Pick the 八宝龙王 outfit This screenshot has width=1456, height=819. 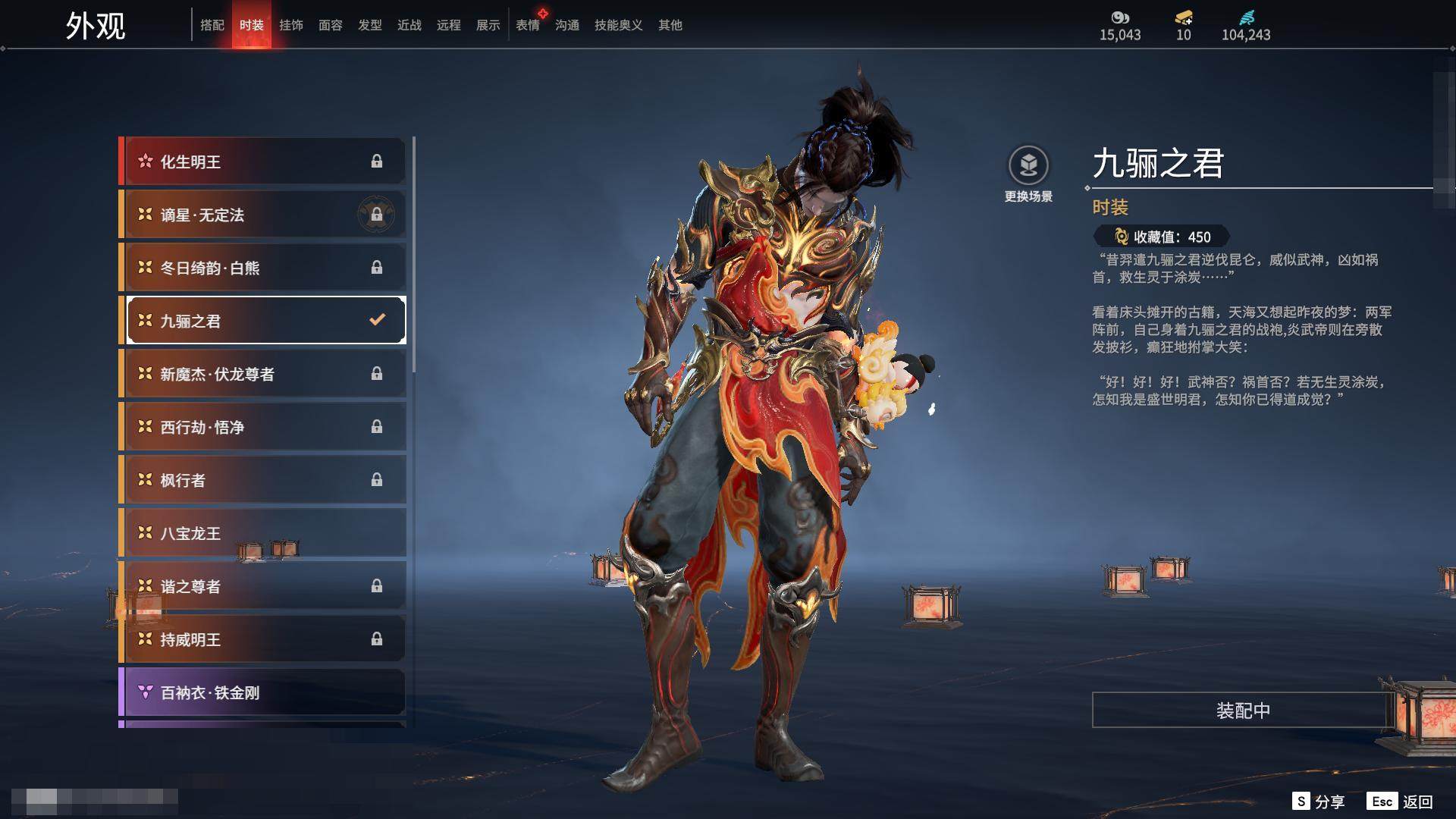(x=262, y=533)
